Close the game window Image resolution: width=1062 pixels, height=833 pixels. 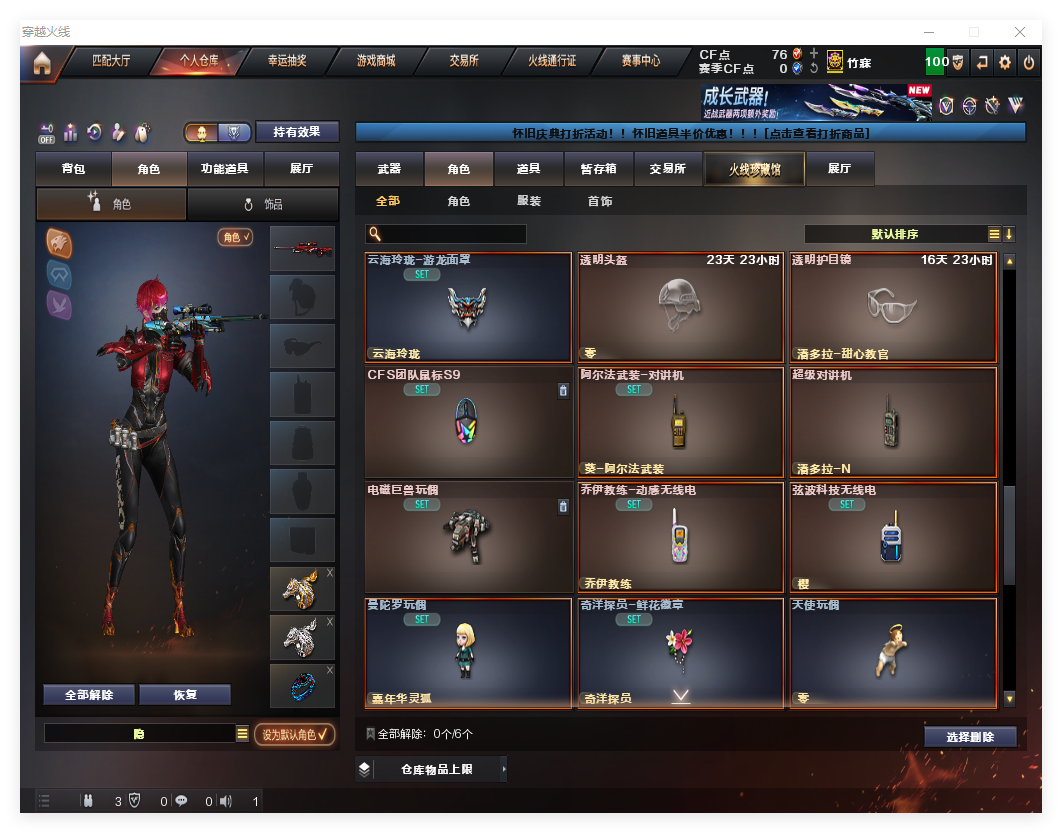[x=1020, y=32]
